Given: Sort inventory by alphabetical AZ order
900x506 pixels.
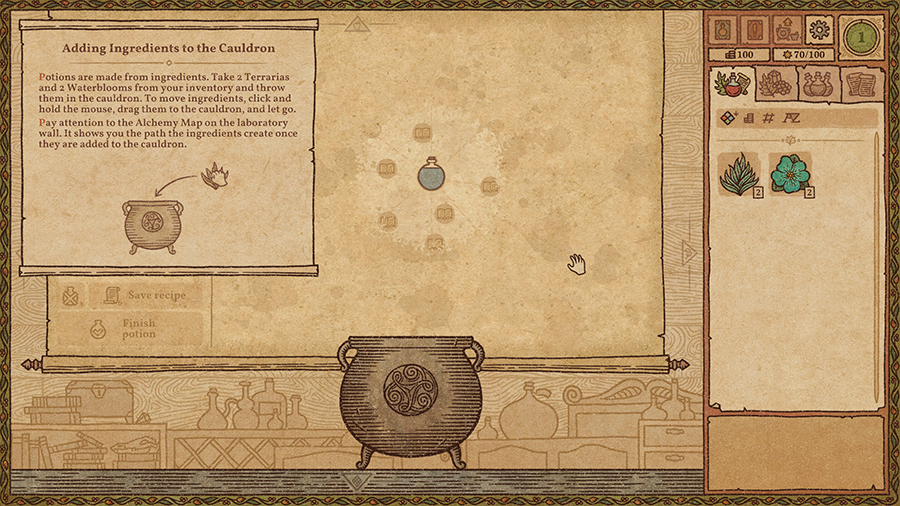Looking at the screenshot, I should 791,118.
